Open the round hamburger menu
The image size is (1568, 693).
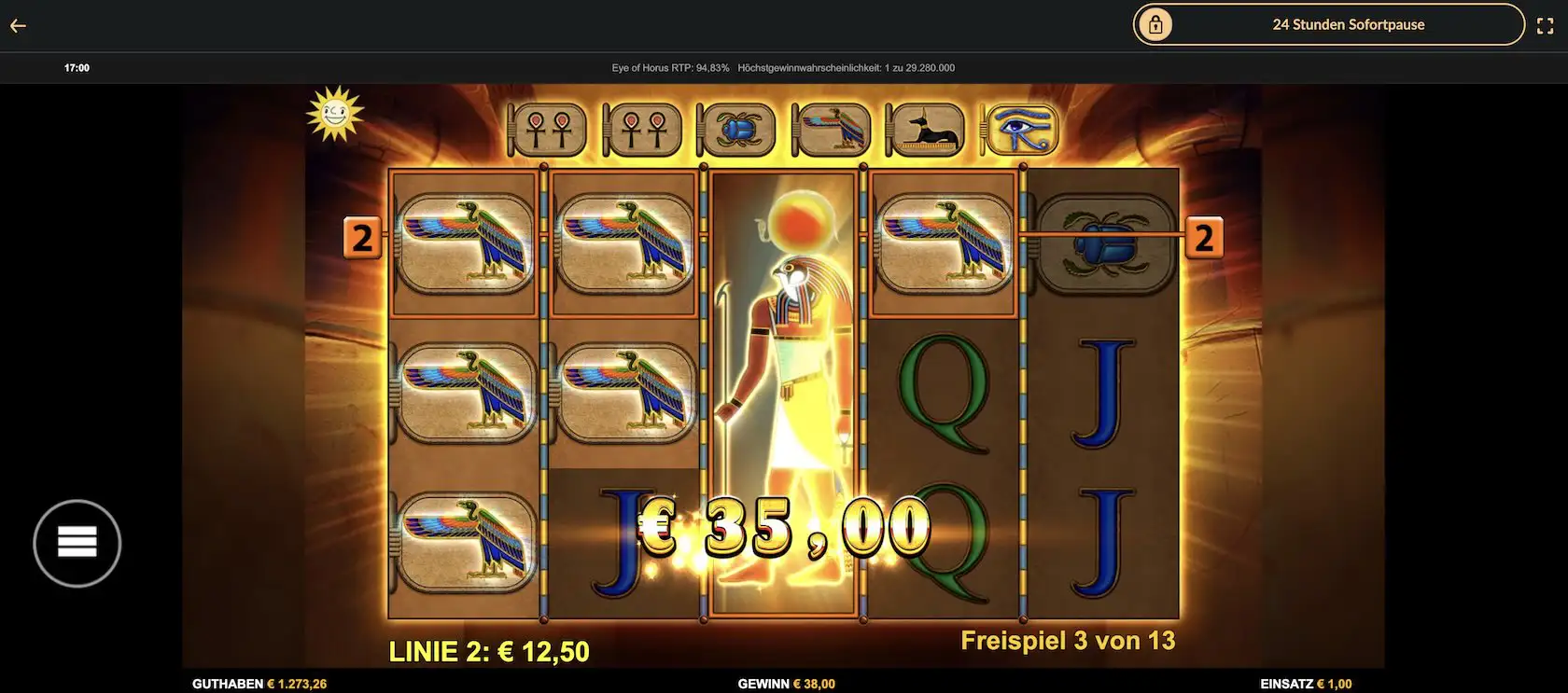pos(78,542)
